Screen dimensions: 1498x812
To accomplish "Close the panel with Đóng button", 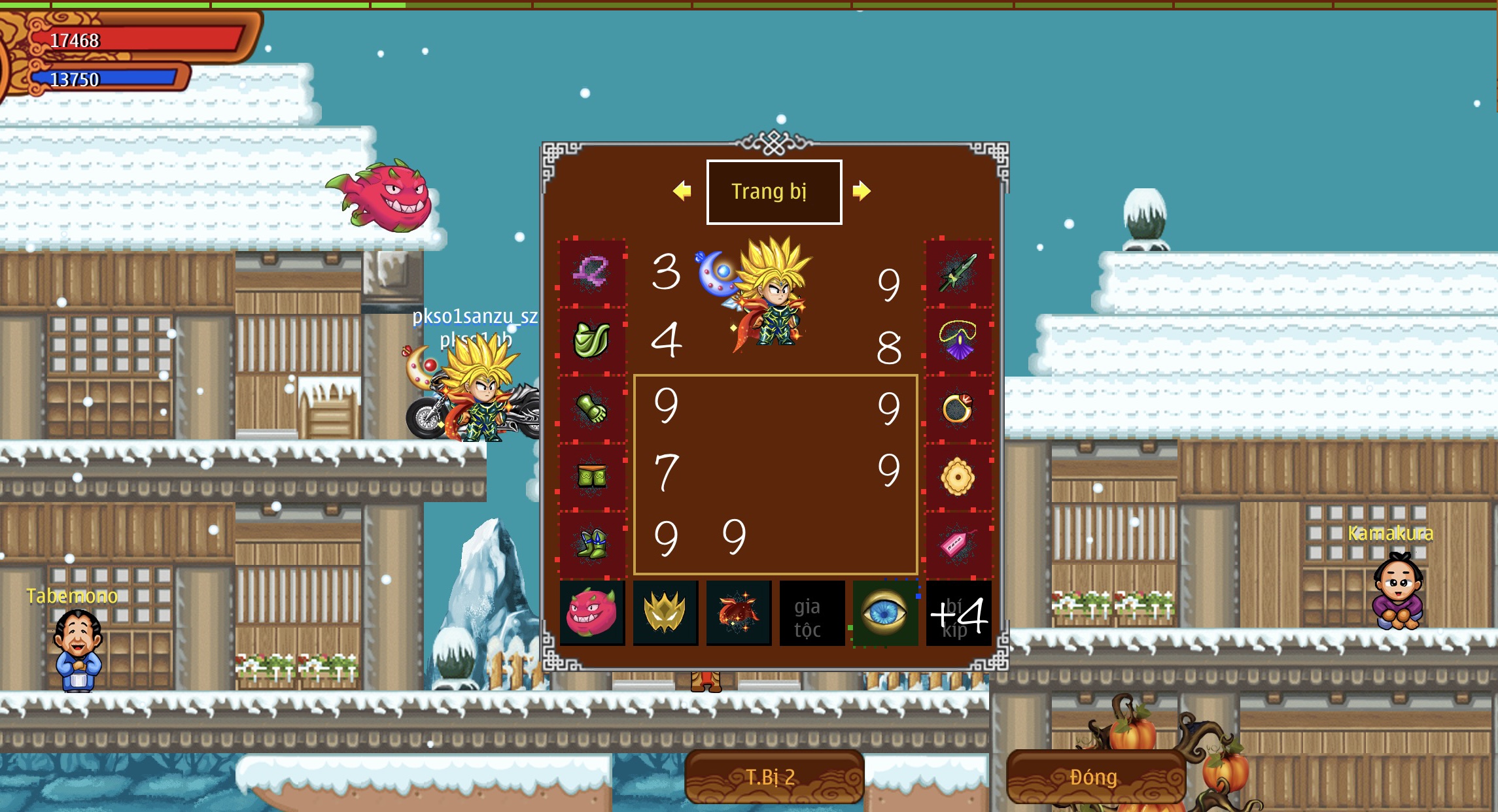I will [1096, 777].
